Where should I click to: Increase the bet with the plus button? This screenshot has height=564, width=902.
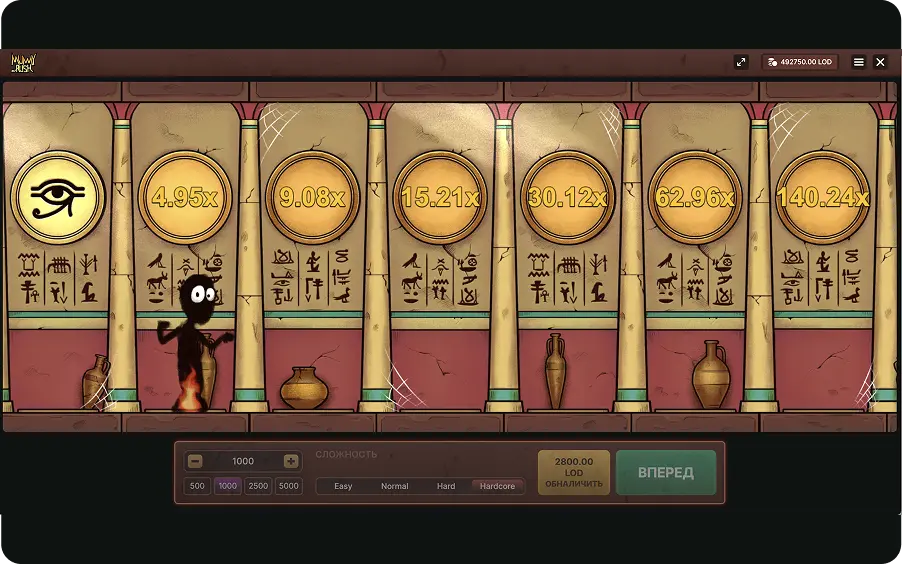[291, 461]
